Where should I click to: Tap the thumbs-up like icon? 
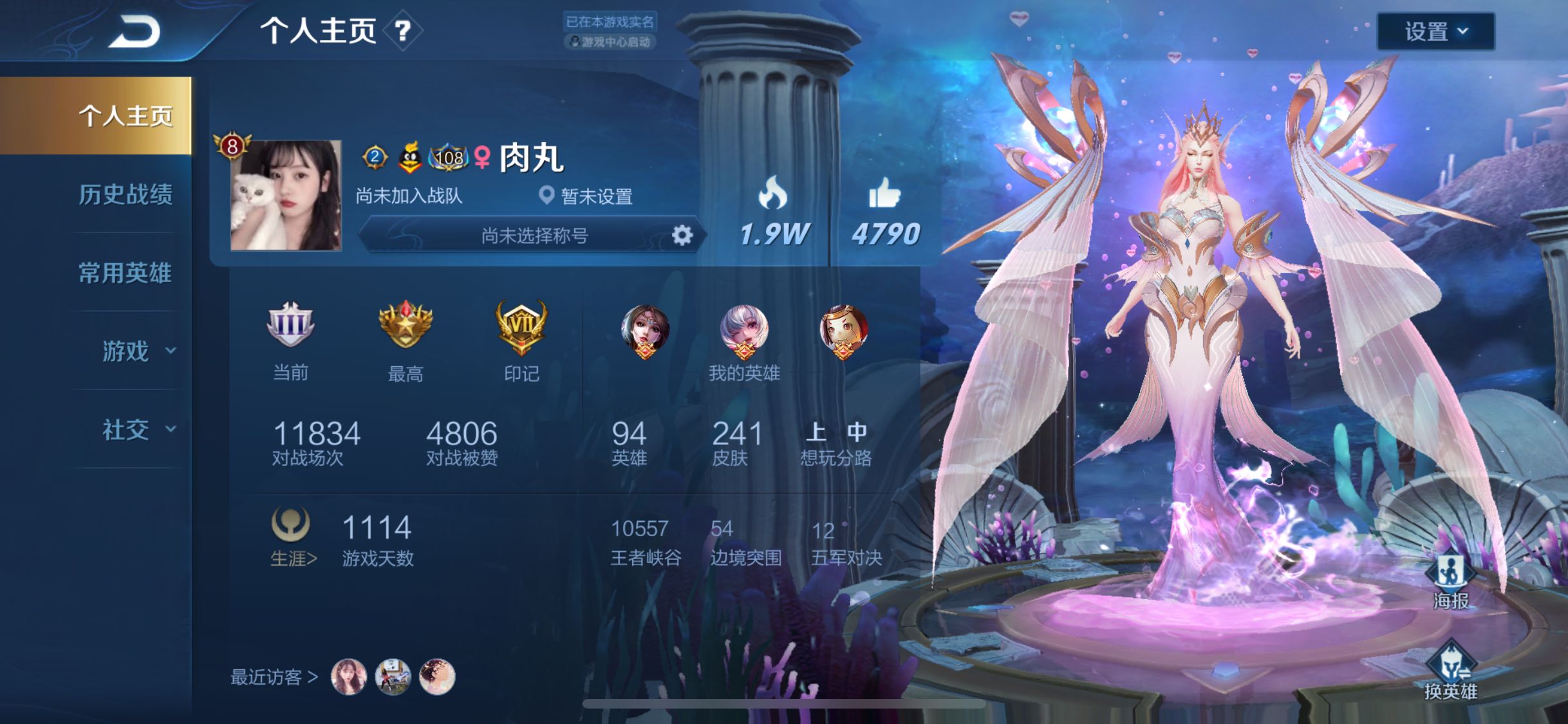pyautogui.click(x=884, y=193)
